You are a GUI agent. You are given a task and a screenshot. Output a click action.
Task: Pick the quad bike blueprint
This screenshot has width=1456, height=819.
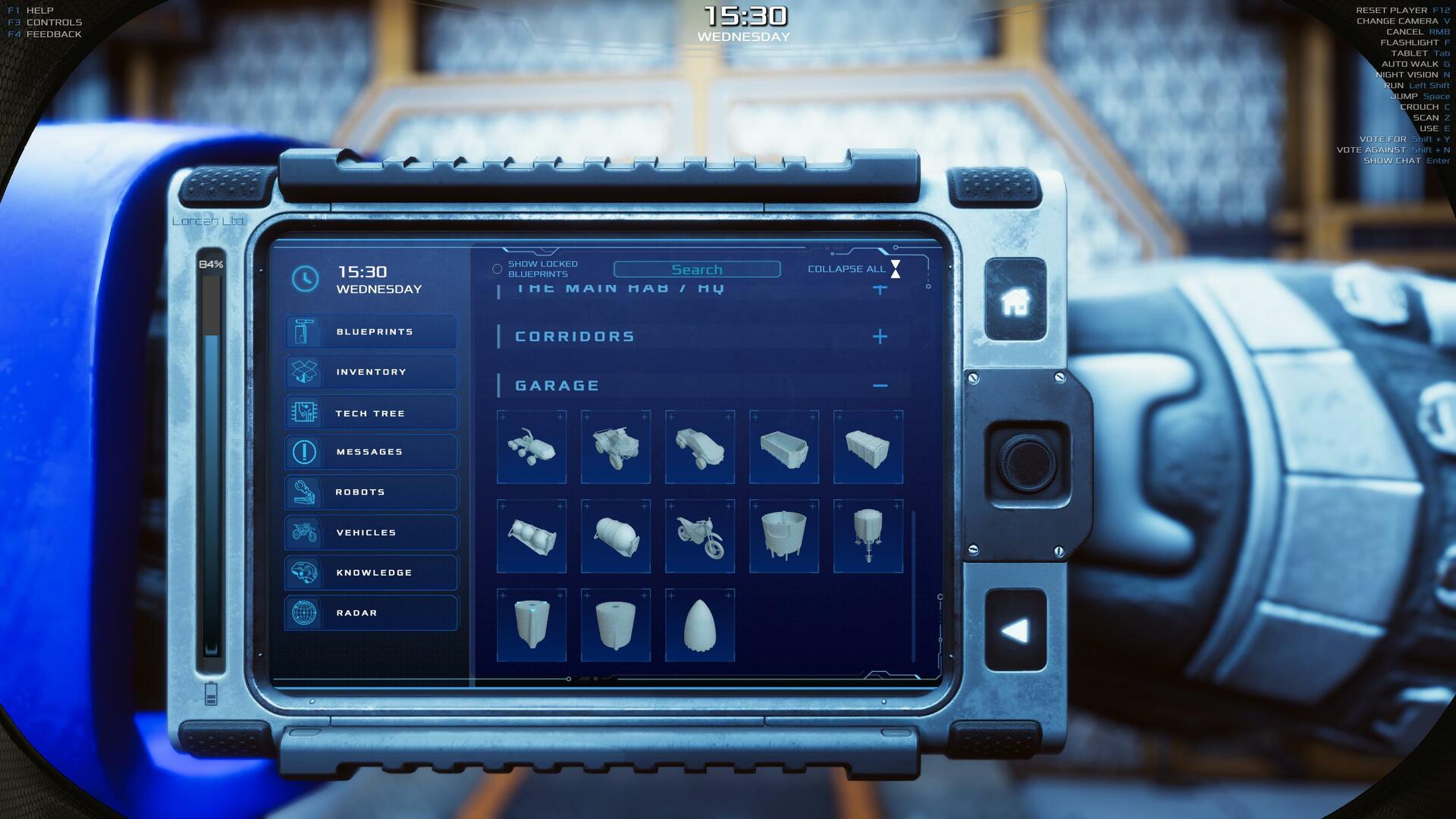tap(616, 447)
